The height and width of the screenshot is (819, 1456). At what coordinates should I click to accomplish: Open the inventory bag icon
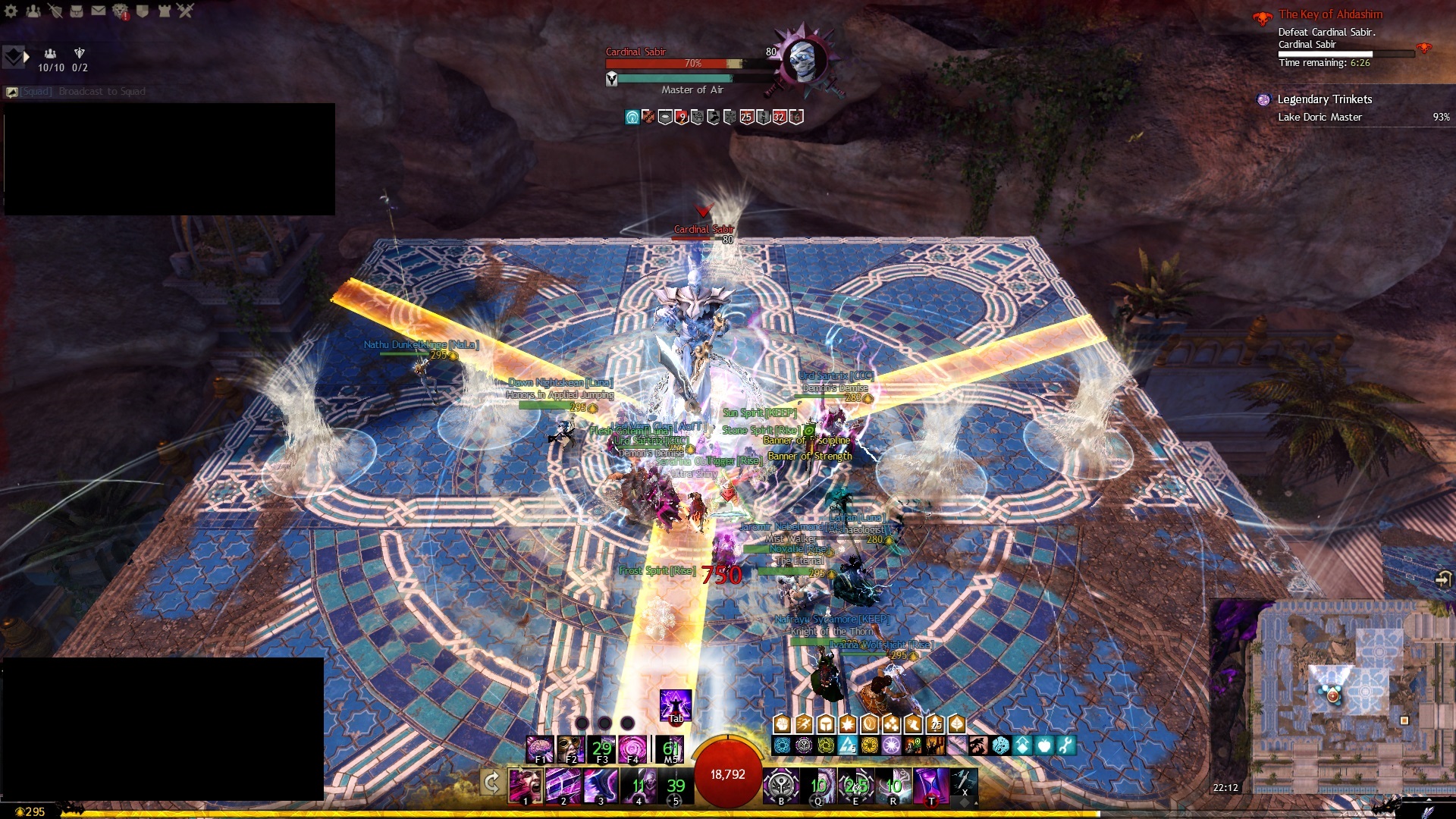[x=77, y=11]
